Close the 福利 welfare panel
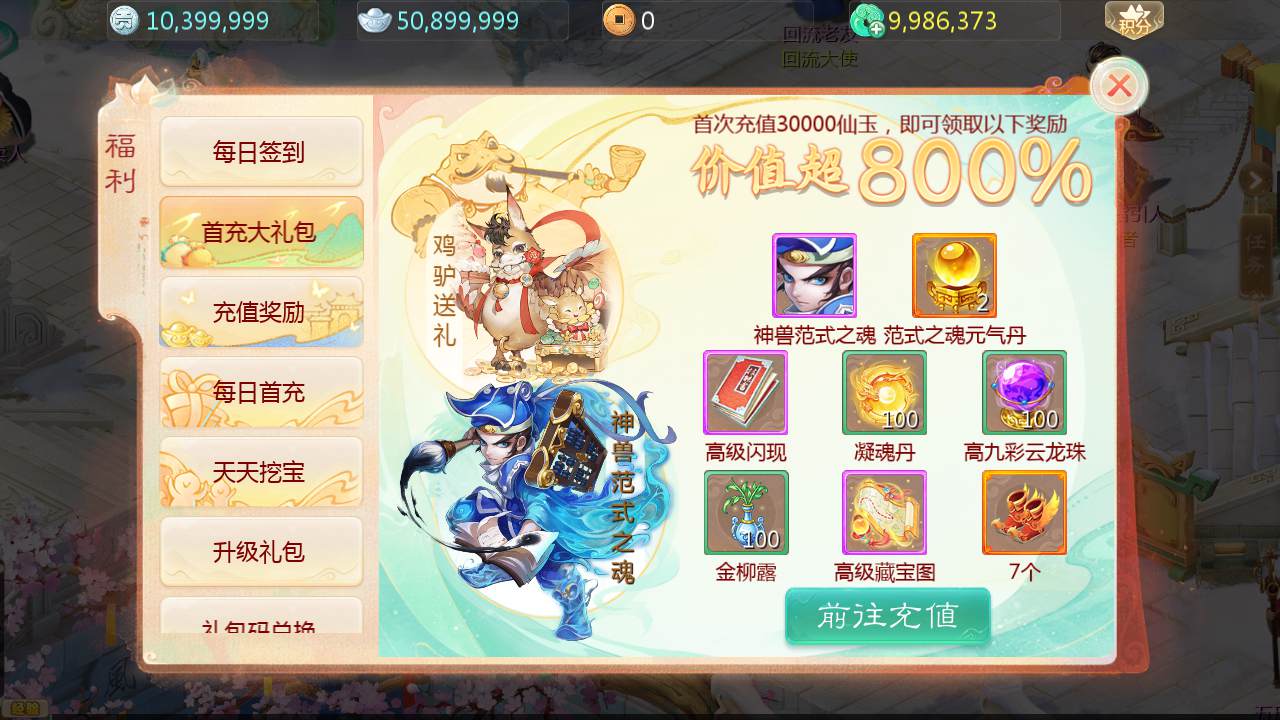 pyautogui.click(x=1119, y=87)
